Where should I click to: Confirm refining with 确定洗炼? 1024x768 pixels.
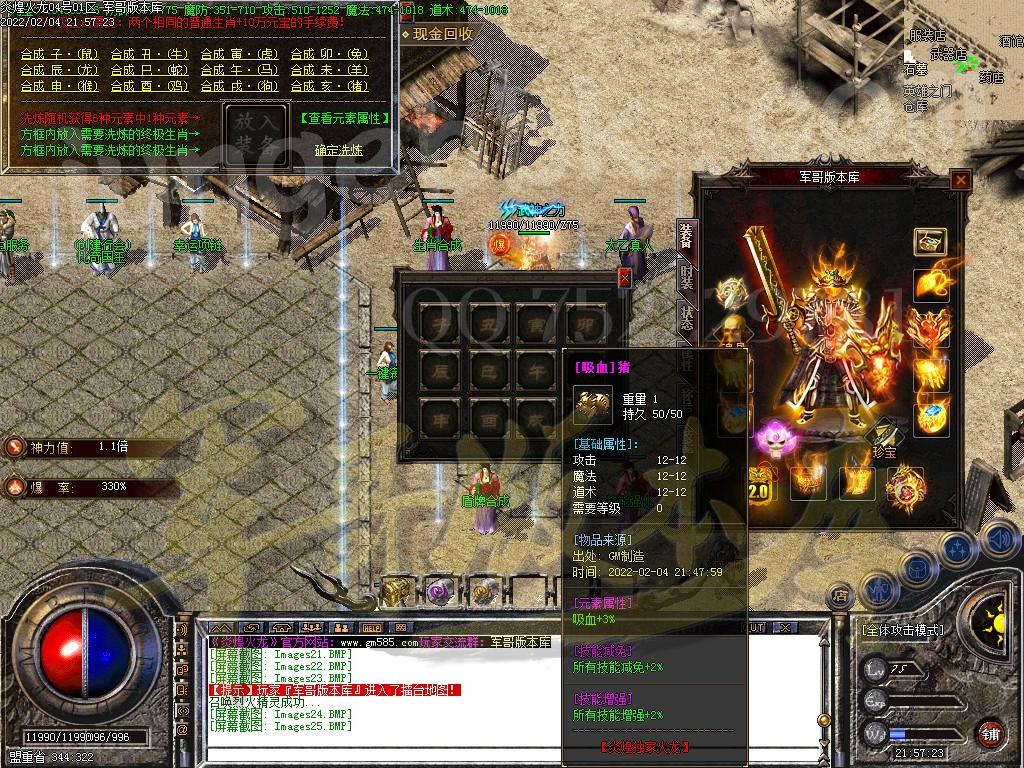[x=338, y=150]
